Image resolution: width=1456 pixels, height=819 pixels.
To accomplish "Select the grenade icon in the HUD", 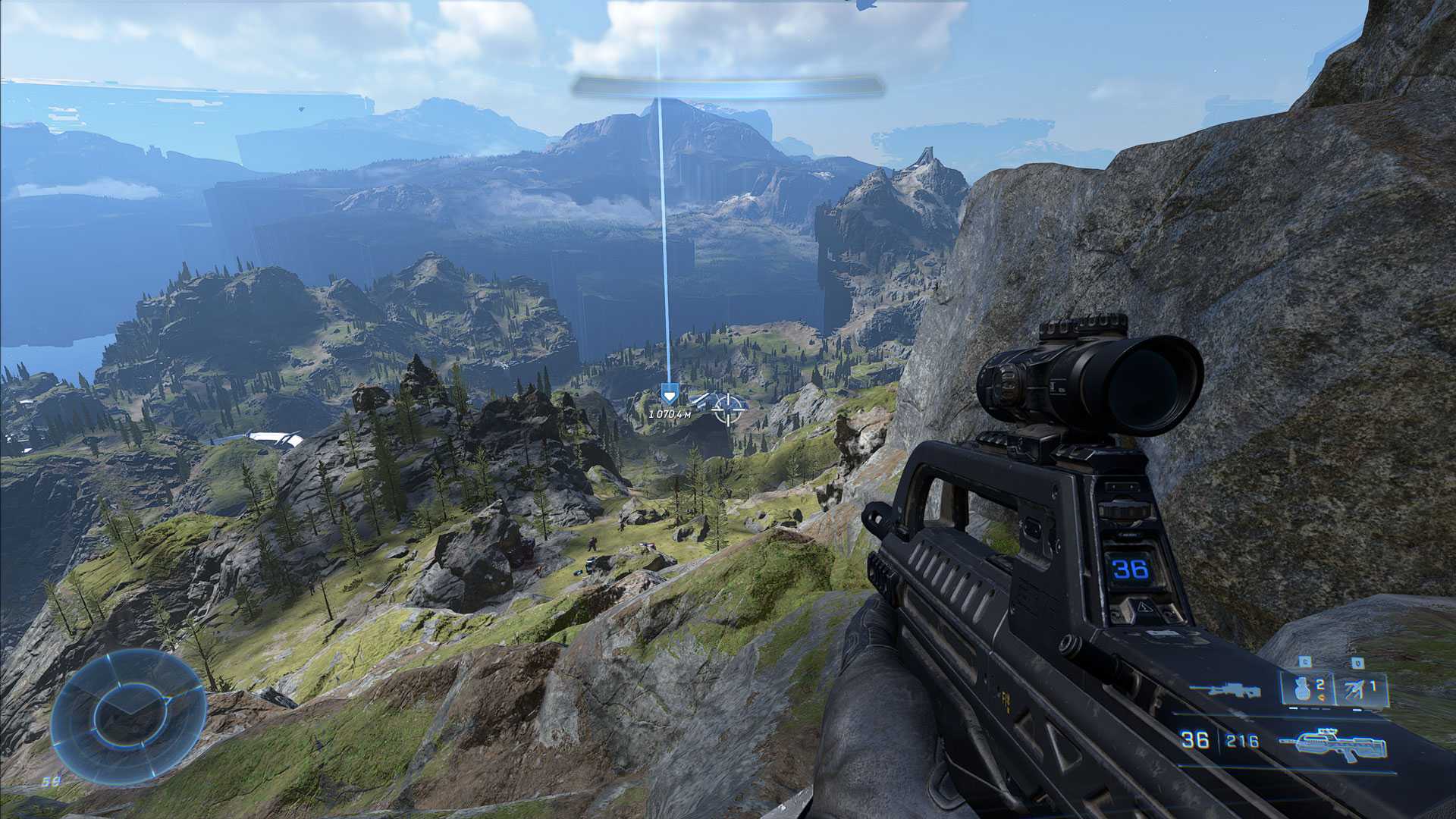I will click(x=1303, y=690).
